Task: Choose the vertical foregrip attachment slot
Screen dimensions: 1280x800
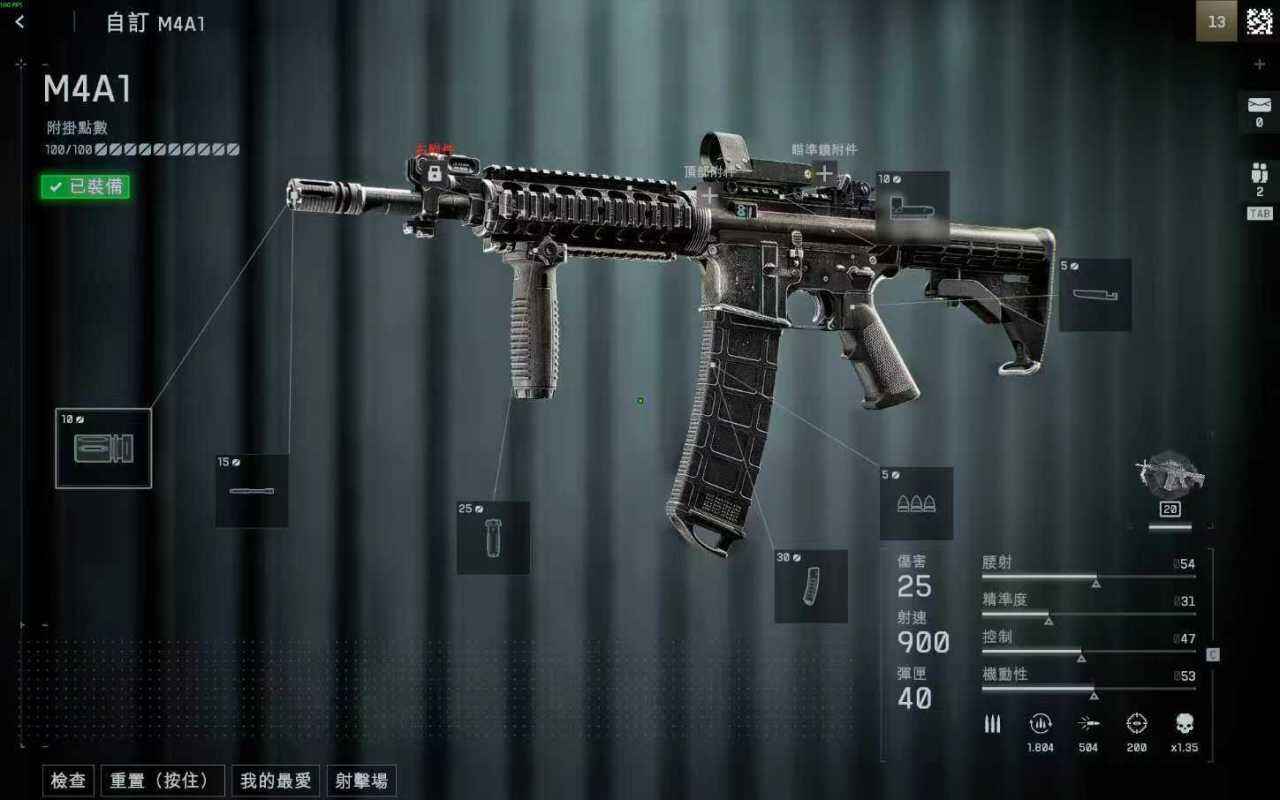Action: pos(493,538)
